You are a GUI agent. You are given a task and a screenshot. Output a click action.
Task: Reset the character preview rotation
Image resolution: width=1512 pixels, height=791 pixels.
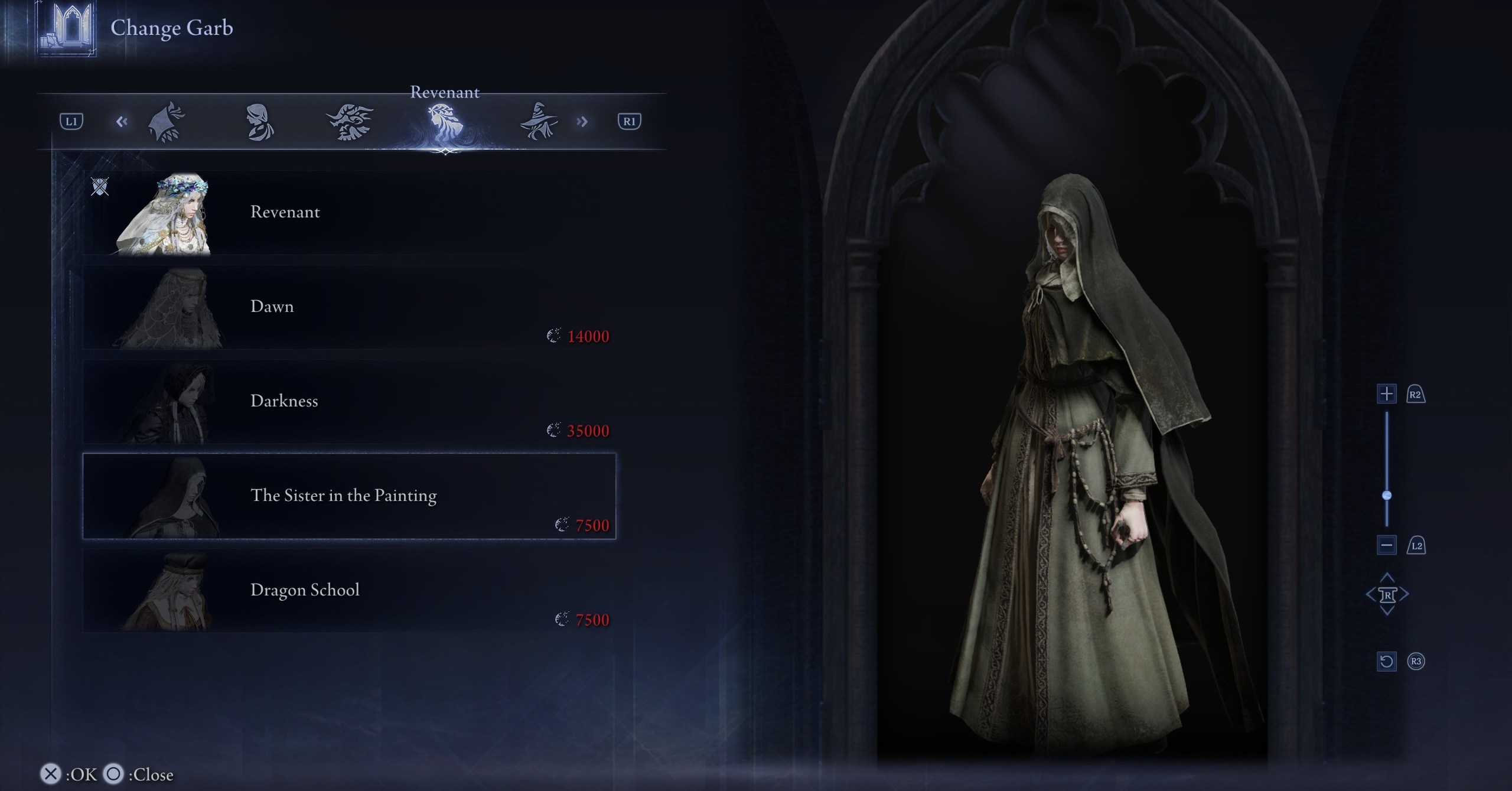[x=1386, y=661]
